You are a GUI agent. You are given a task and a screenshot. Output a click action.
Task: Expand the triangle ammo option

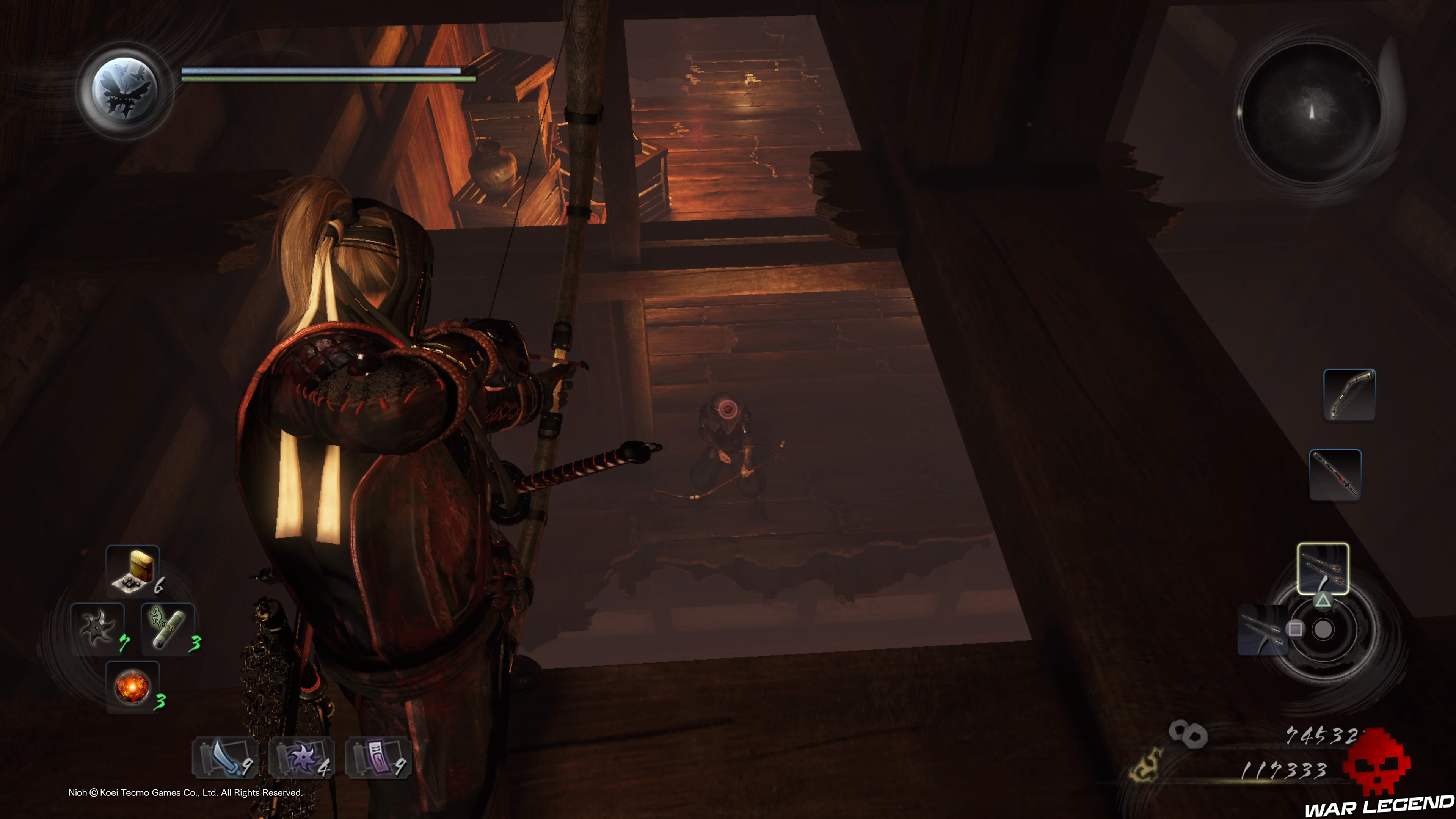(1323, 601)
